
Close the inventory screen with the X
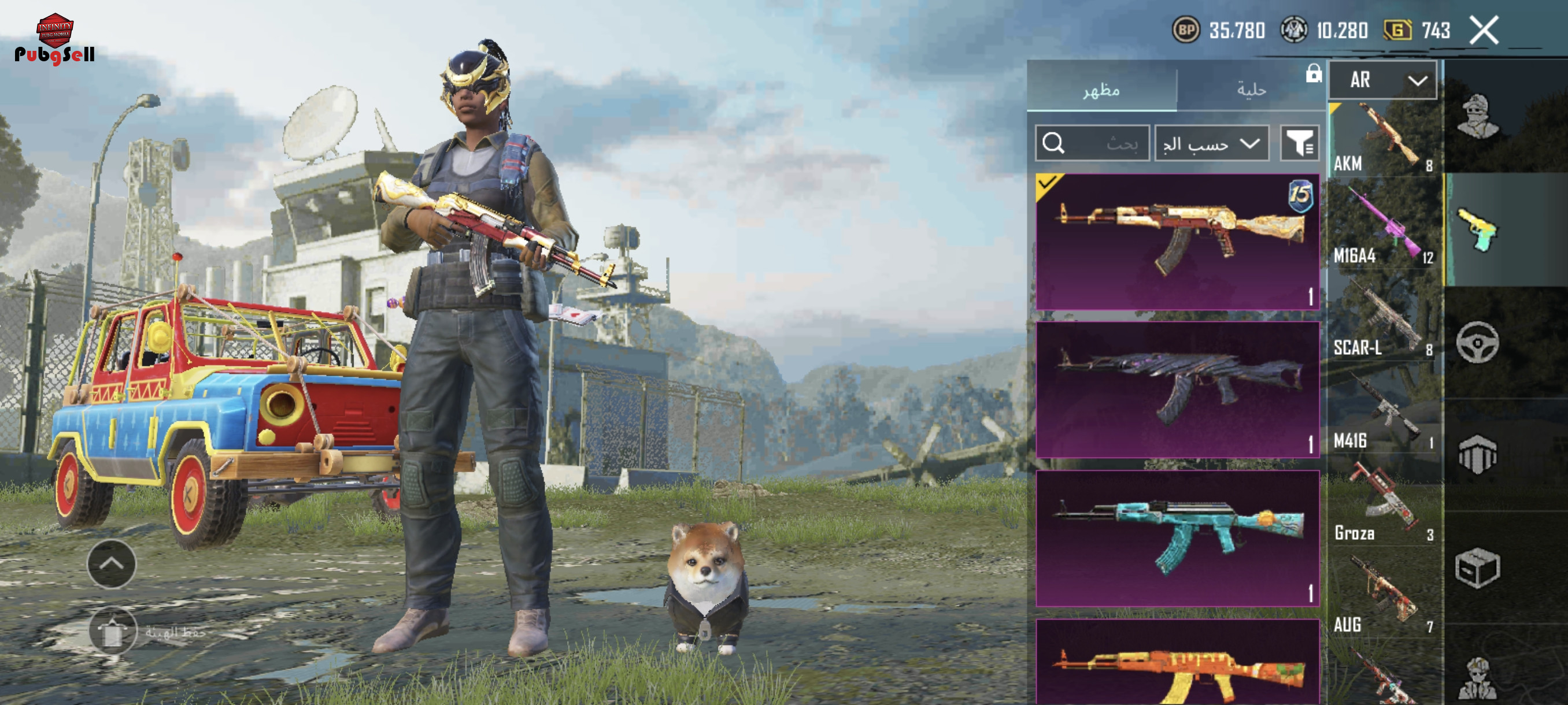1484,31
